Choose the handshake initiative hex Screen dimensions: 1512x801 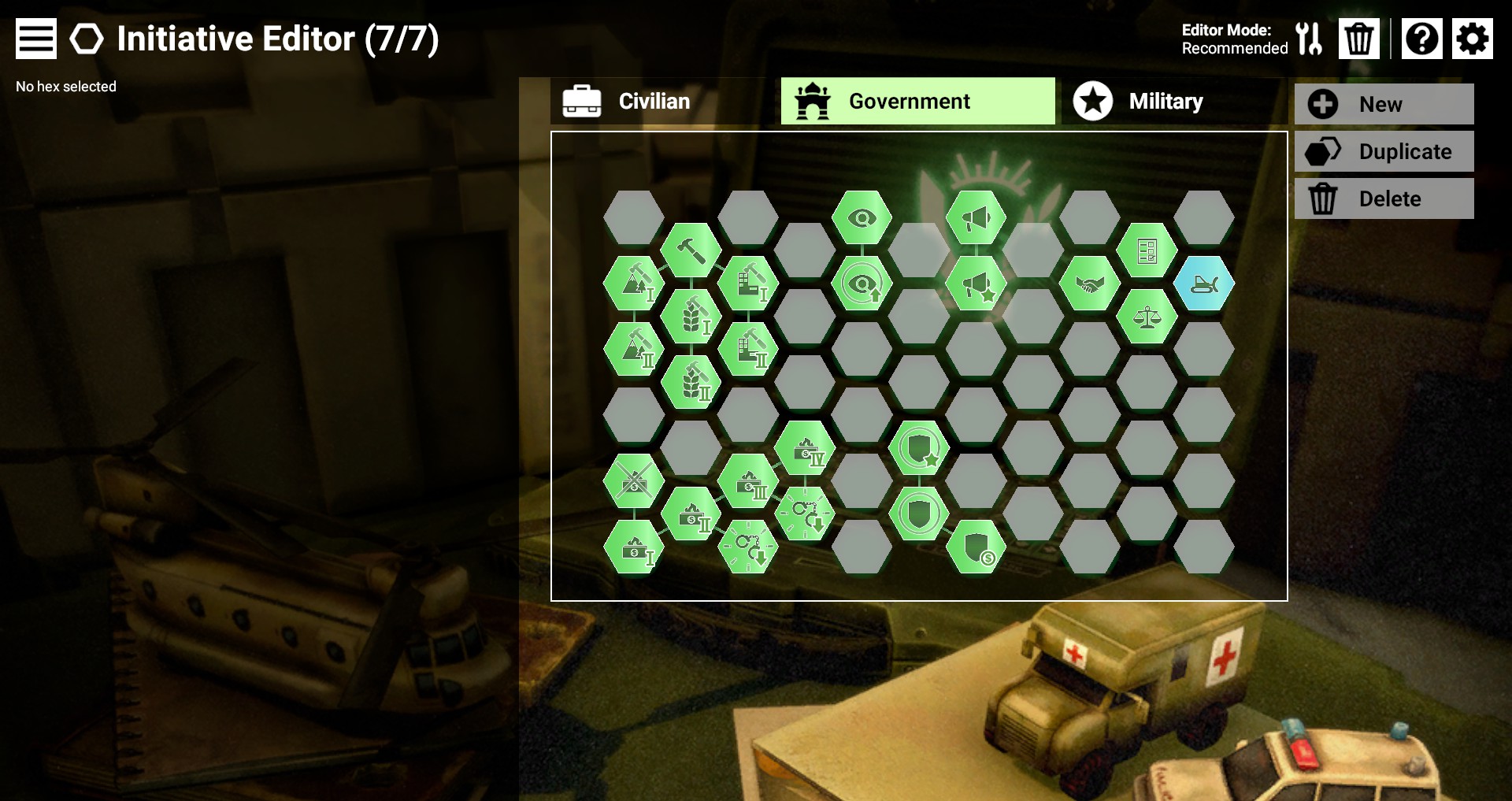point(1089,284)
